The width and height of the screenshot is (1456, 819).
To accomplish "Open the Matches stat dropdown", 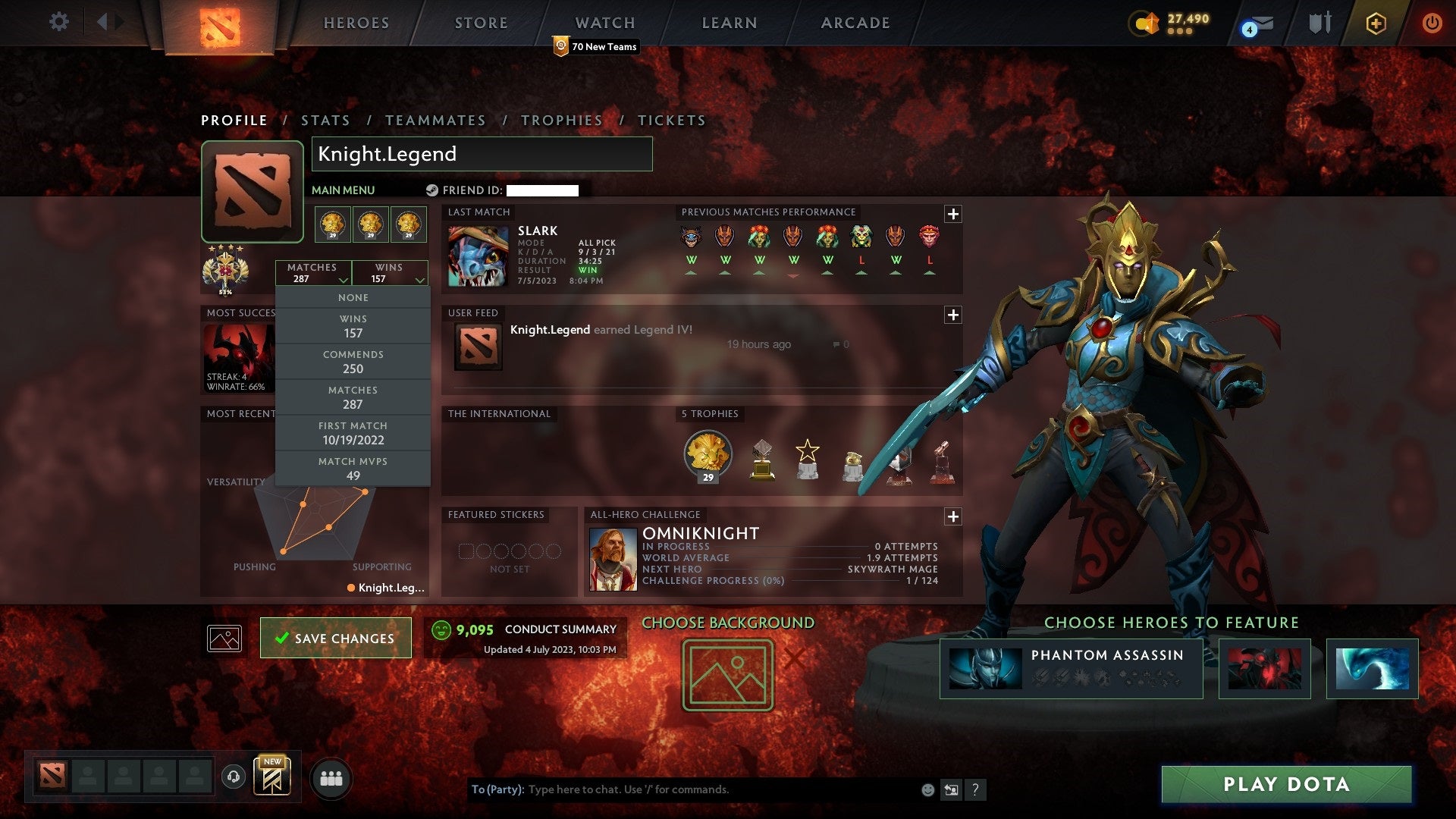I will click(x=314, y=272).
